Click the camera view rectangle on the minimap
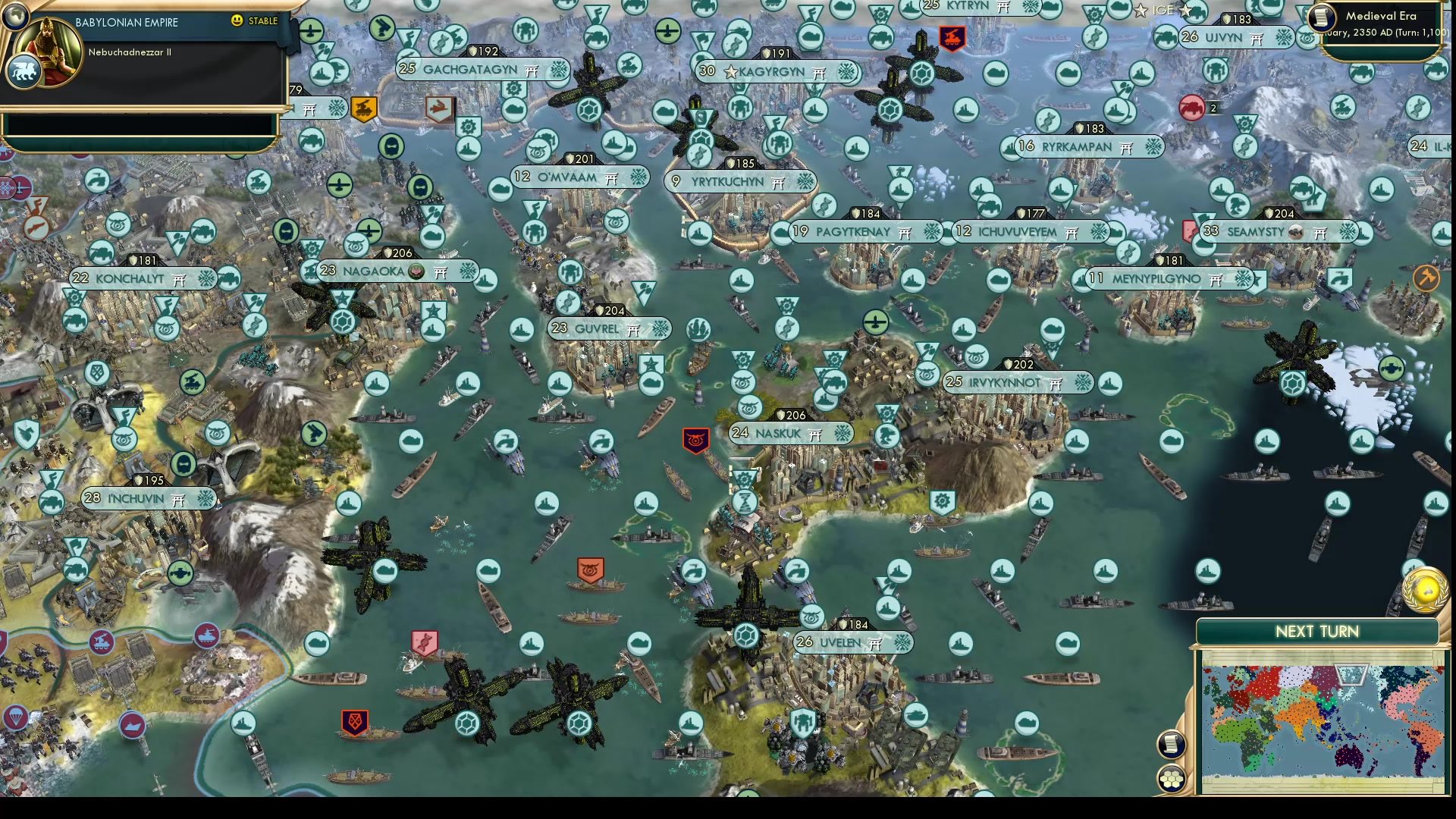Image resolution: width=1456 pixels, height=819 pixels. coord(1351,675)
